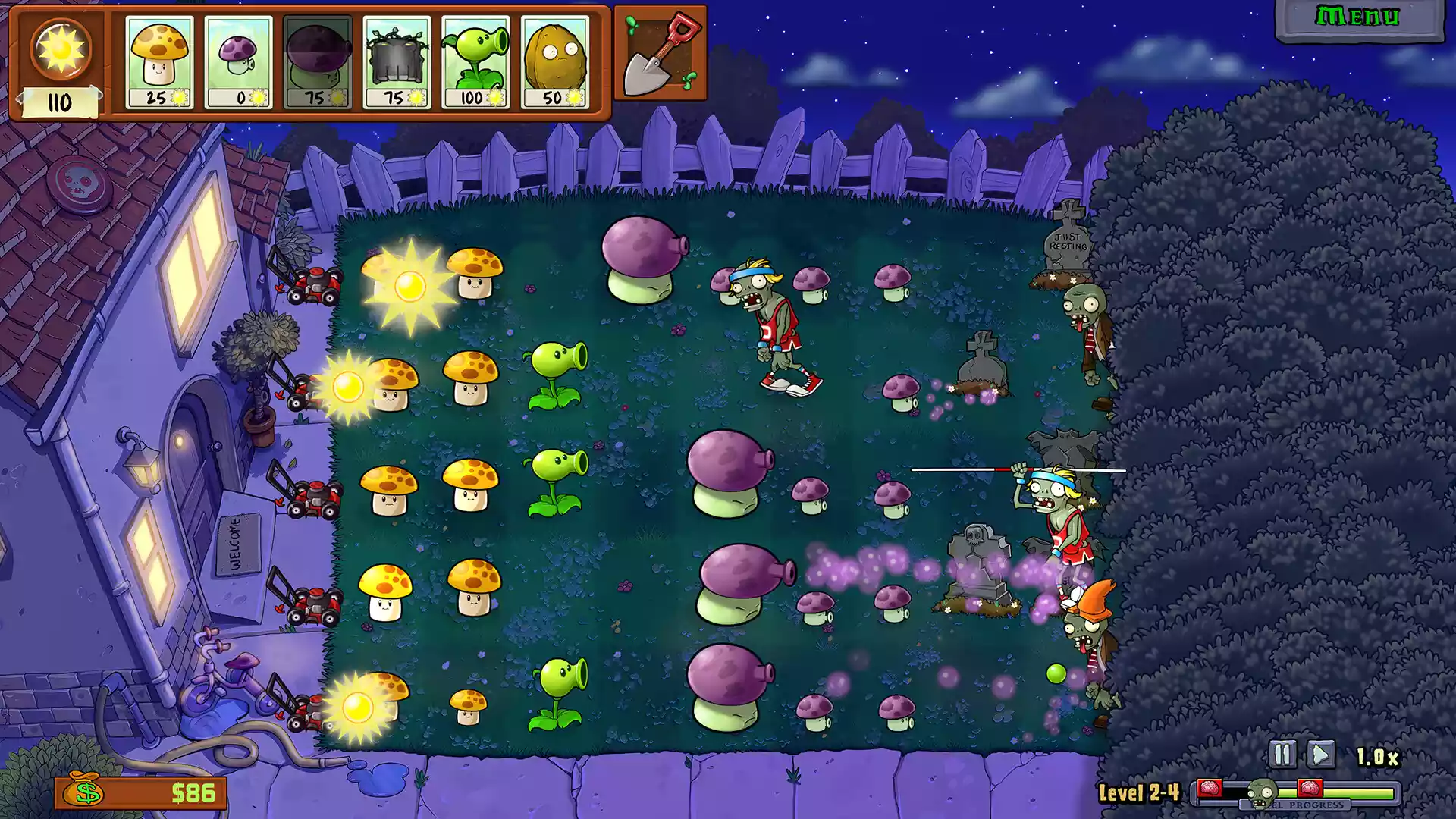Click the sun count showing 110
Screen dimensions: 1456x819
coord(59,99)
